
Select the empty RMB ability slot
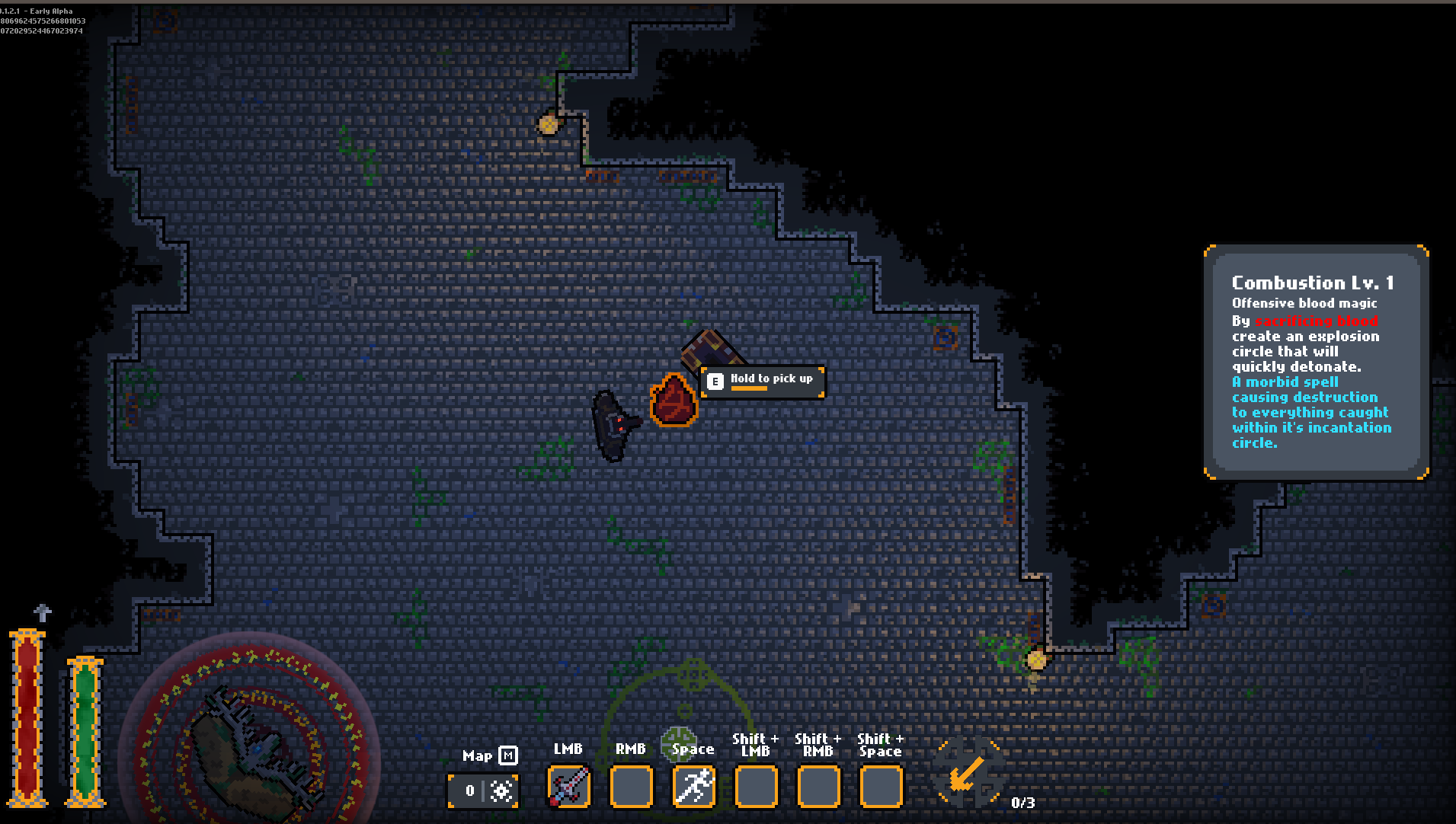[631, 786]
